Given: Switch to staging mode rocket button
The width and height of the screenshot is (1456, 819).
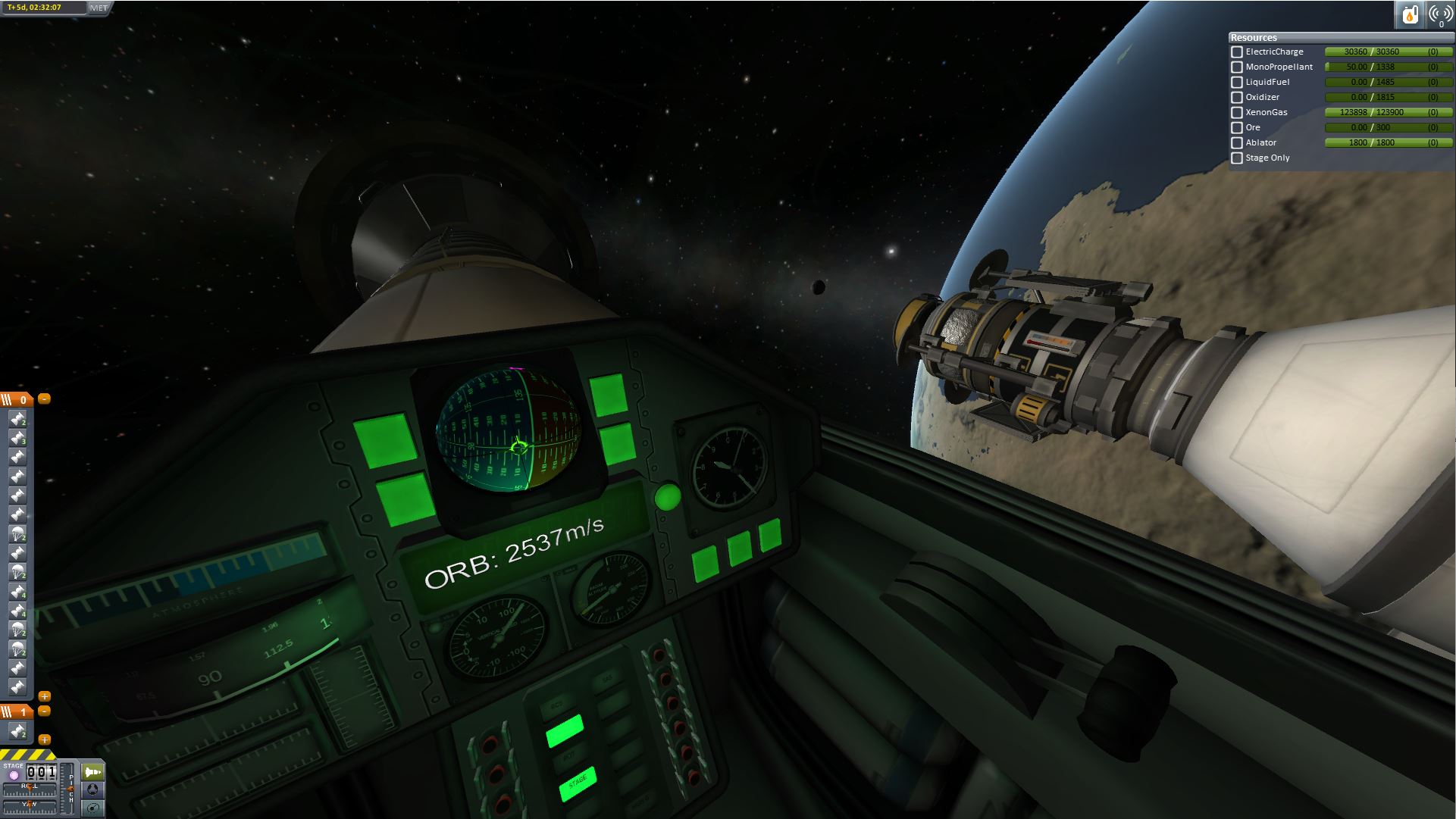Looking at the screenshot, I should [x=93, y=772].
